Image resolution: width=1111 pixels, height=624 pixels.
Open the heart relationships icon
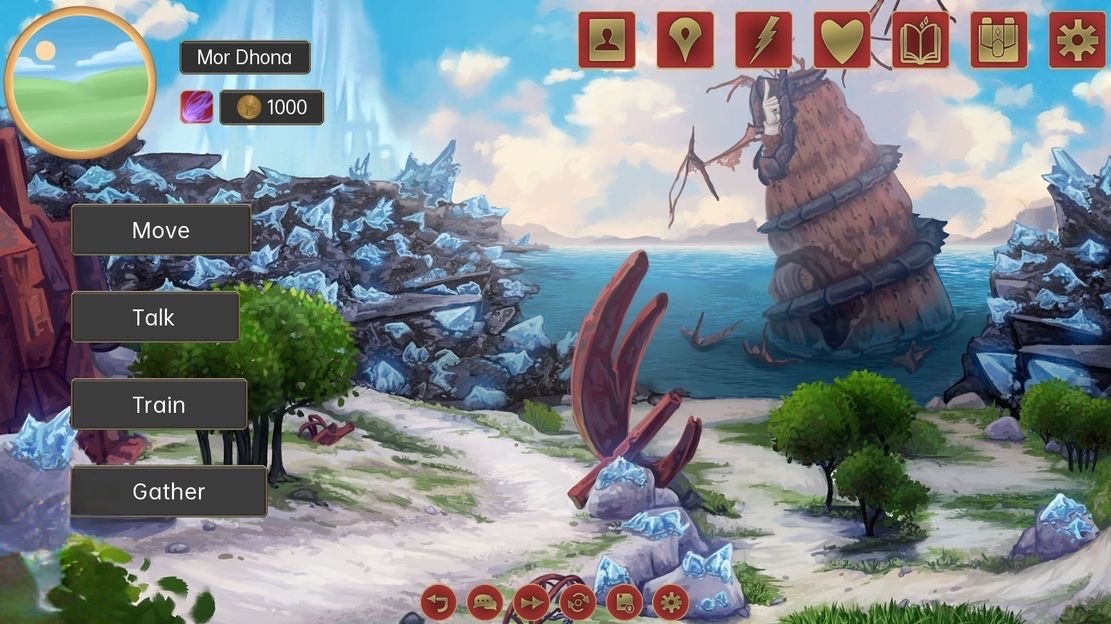tap(842, 40)
